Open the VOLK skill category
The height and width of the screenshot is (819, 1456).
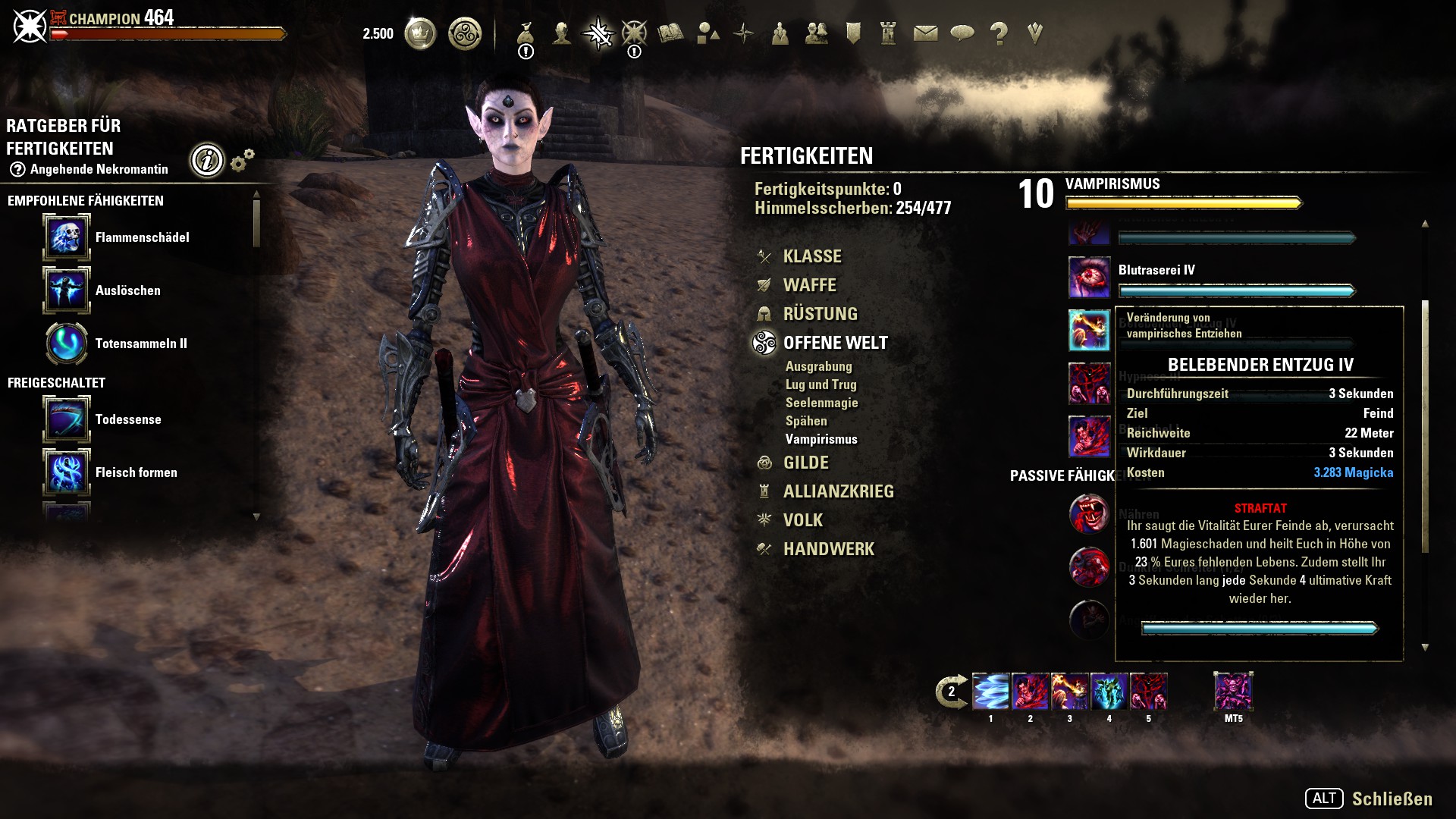tap(802, 520)
